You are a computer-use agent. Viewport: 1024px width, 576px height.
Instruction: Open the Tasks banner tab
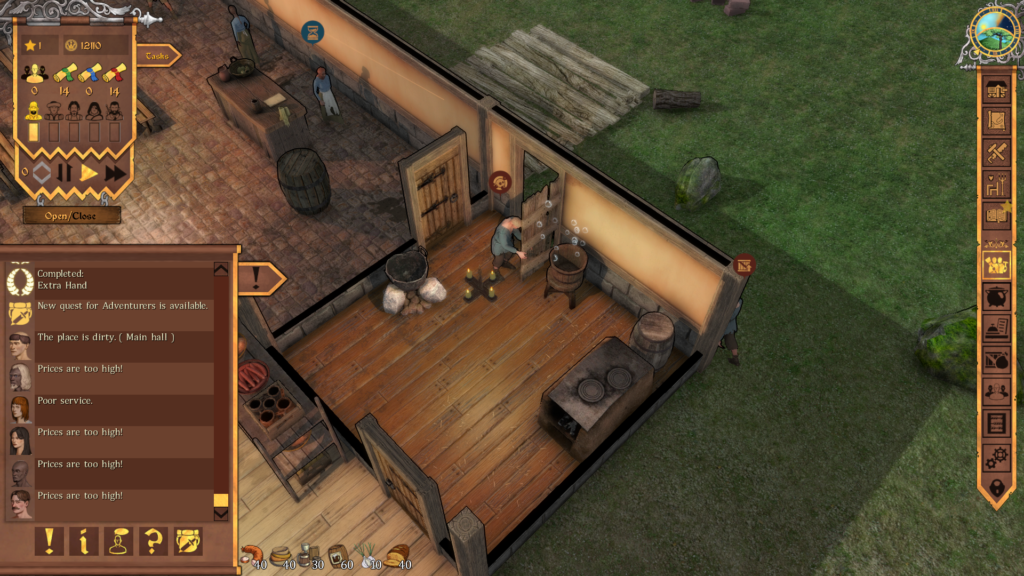coord(157,56)
